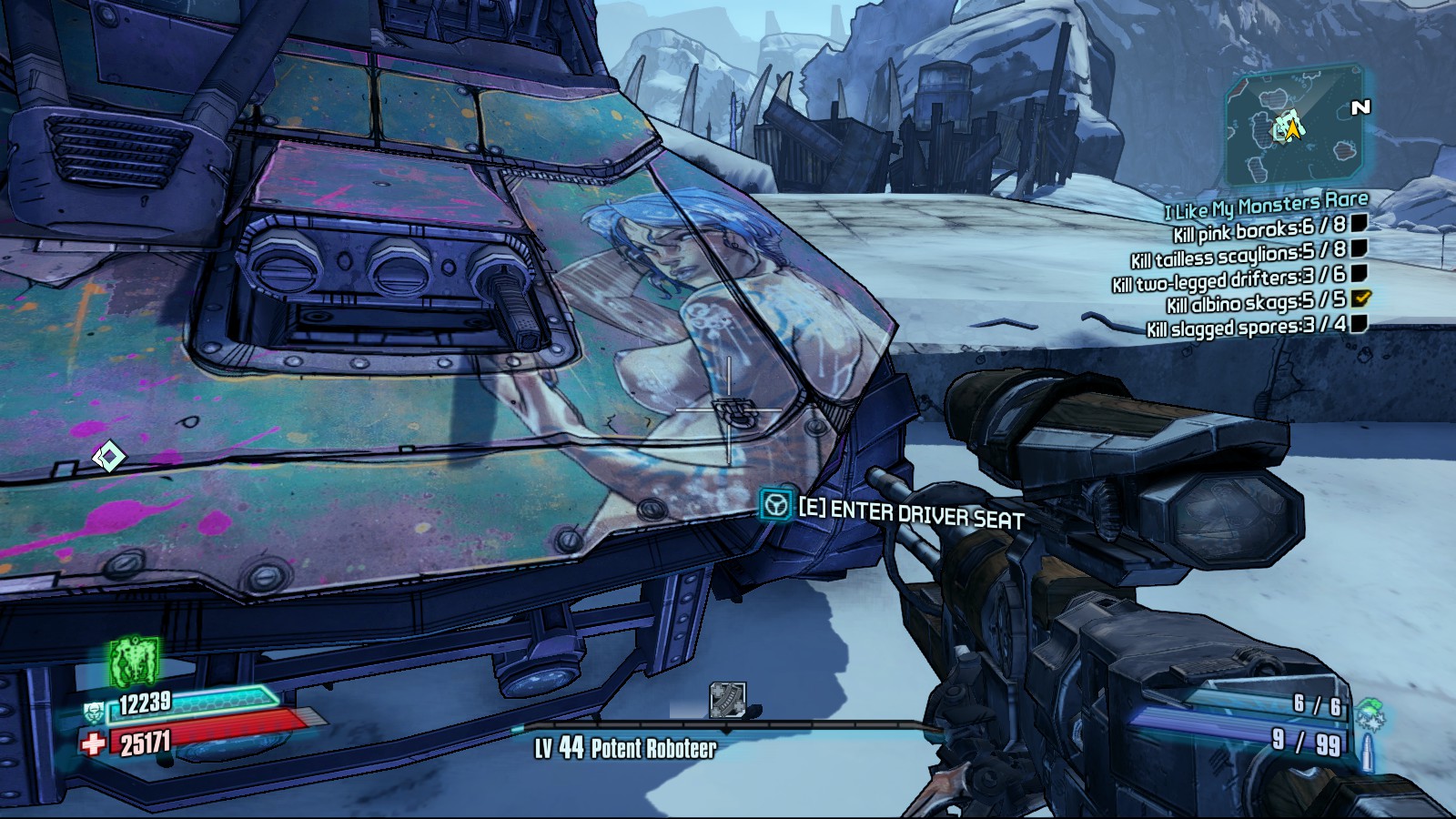Click the green action skill icon
The image size is (1456, 819).
click(x=135, y=662)
